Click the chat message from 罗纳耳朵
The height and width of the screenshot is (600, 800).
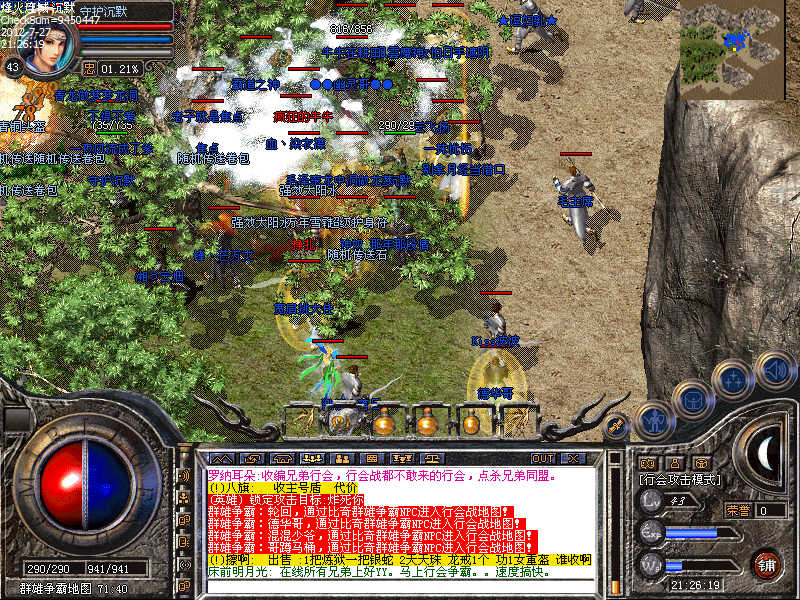coord(400,476)
